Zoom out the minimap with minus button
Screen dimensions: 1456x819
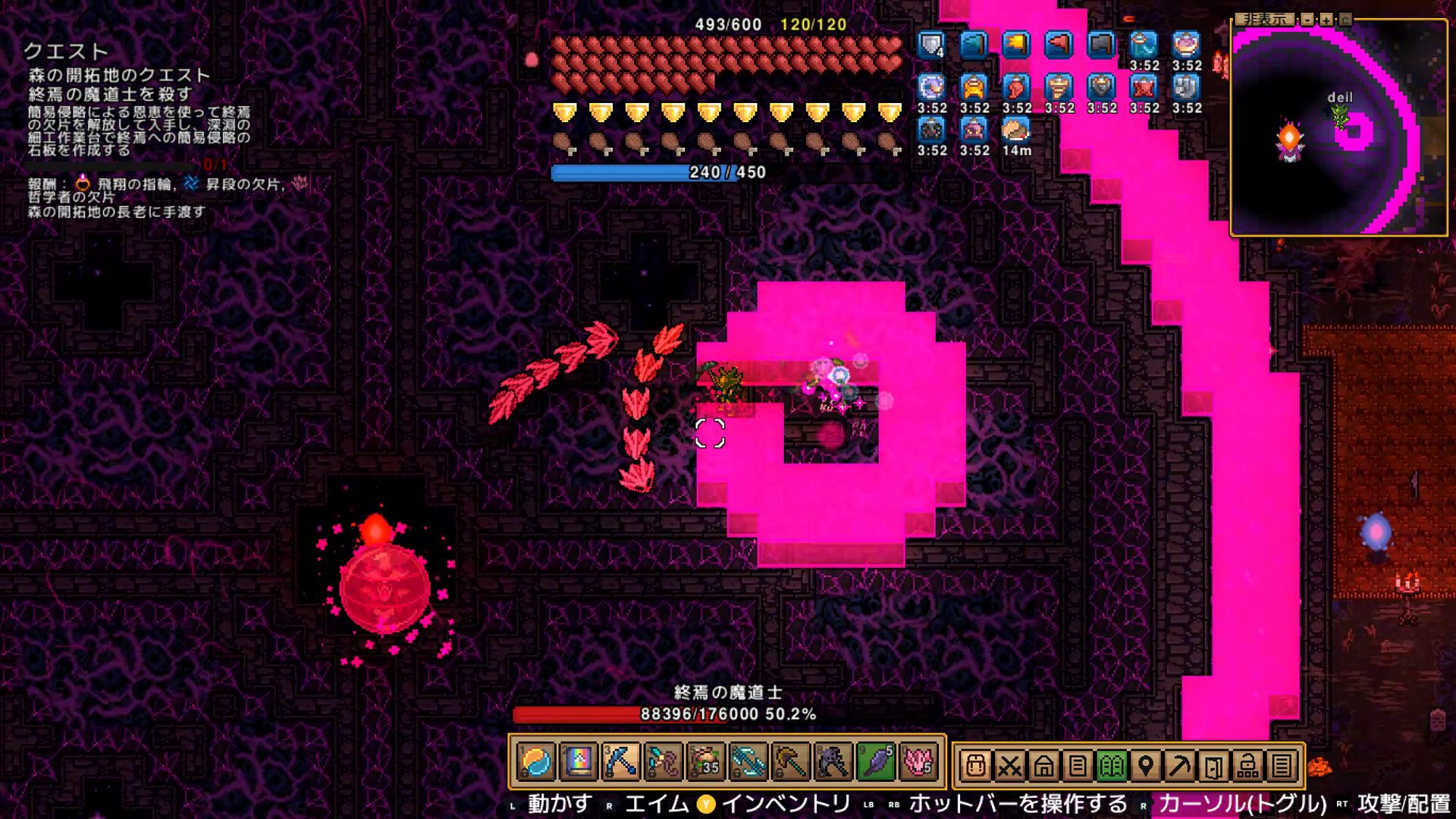pos(1307,20)
